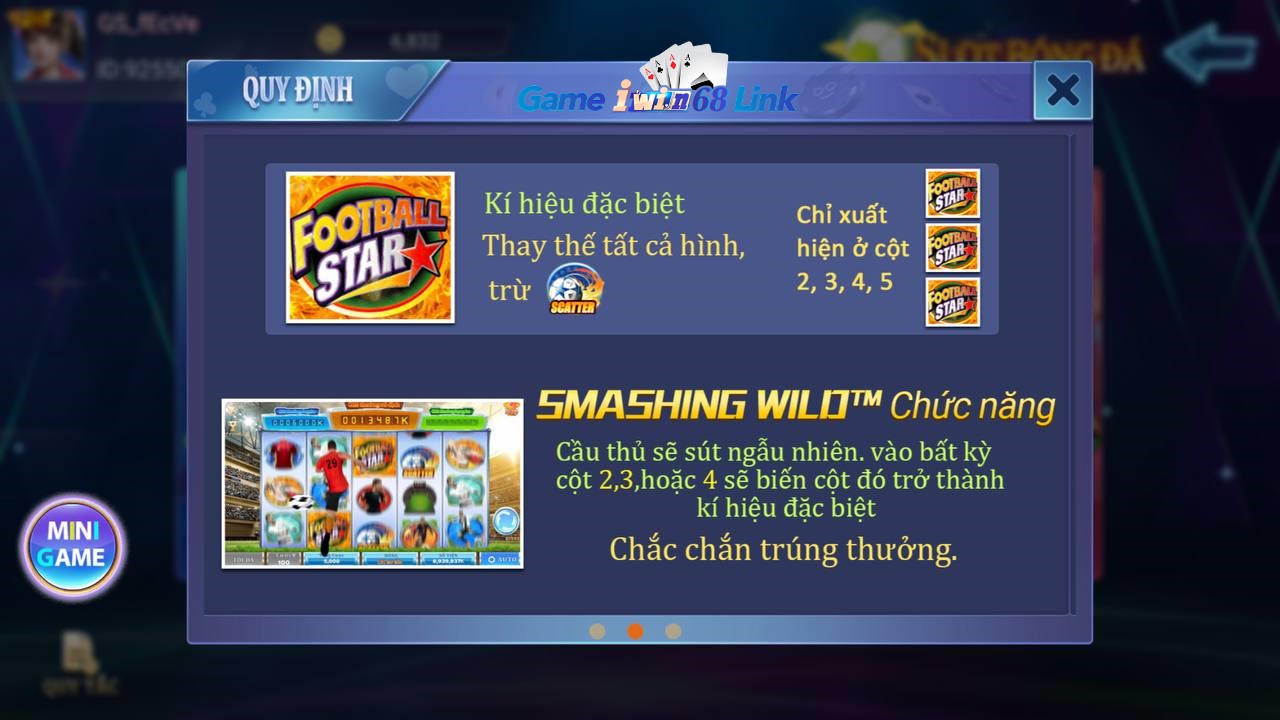Click the SCATTER soccer ball icon
This screenshot has width=1280, height=720.
pyautogui.click(x=572, y=290)
